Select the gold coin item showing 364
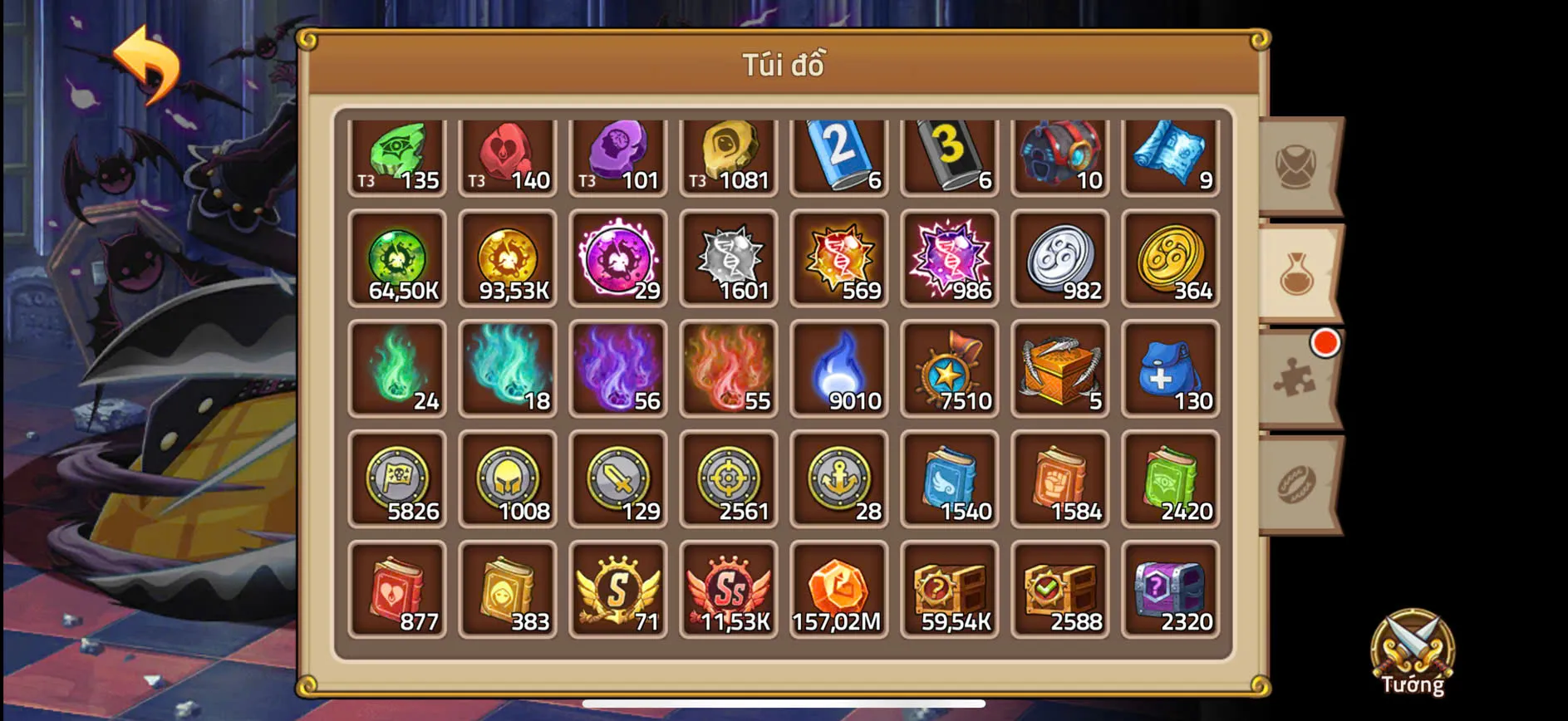Screen dimensions: 1568x721 (x=1171, y=260)
